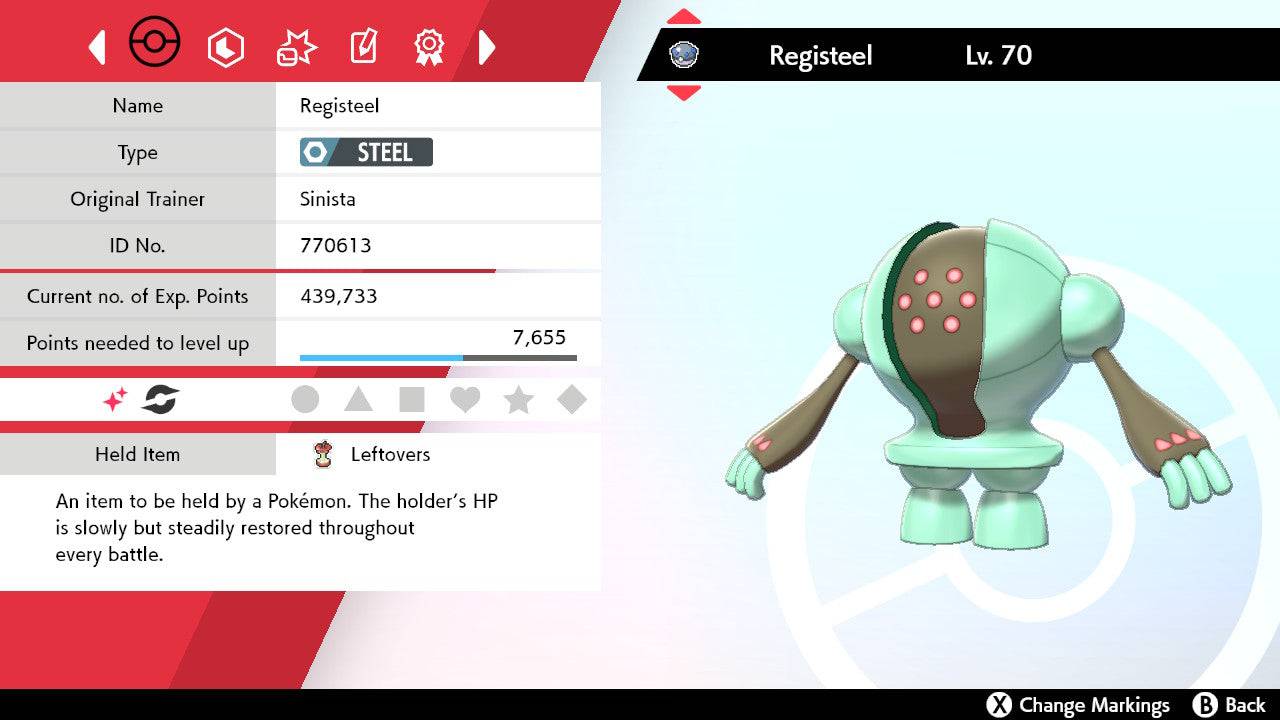Toggle the square marking

pos(412,400)
